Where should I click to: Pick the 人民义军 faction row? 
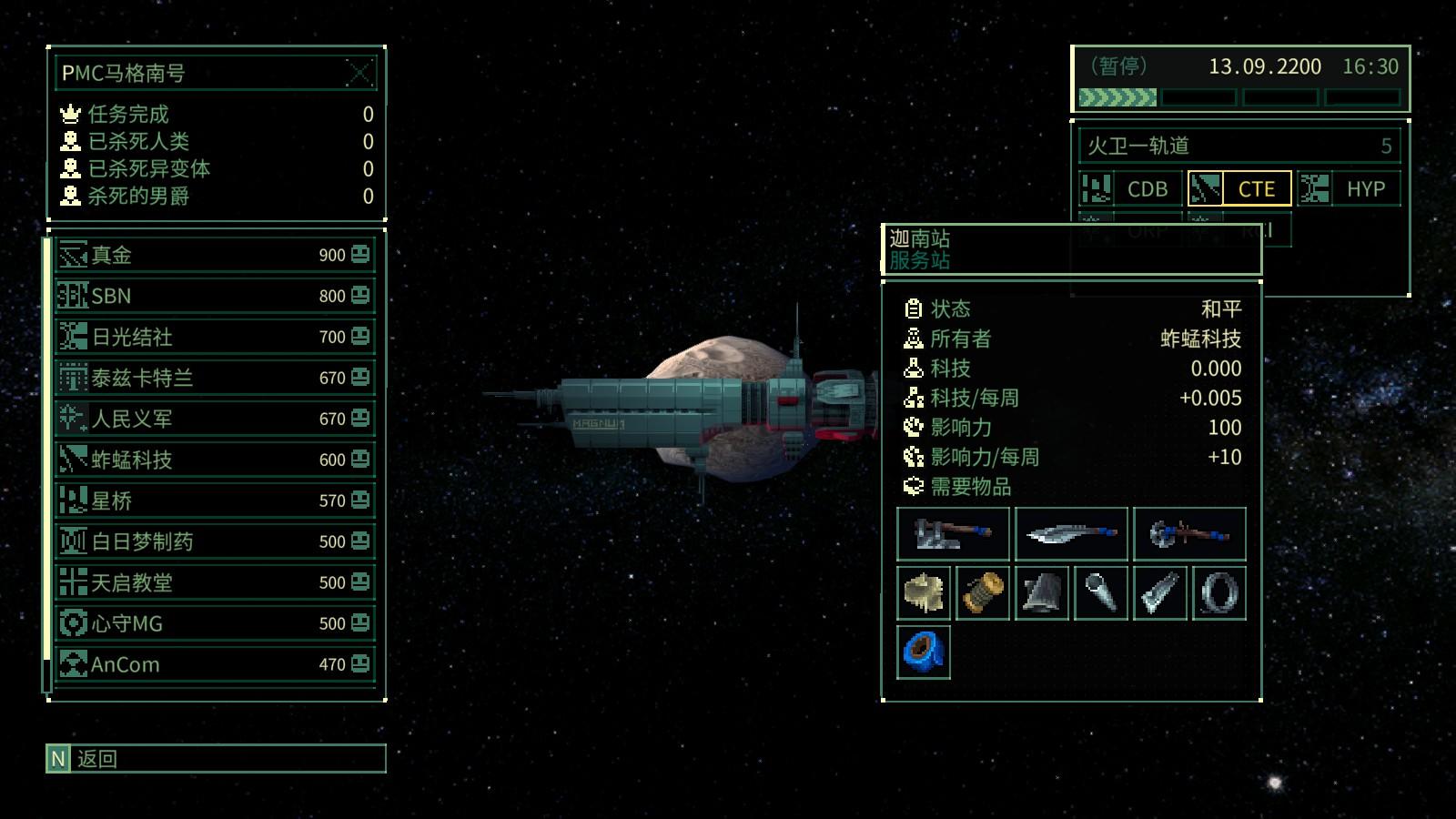tap(215, 419)
